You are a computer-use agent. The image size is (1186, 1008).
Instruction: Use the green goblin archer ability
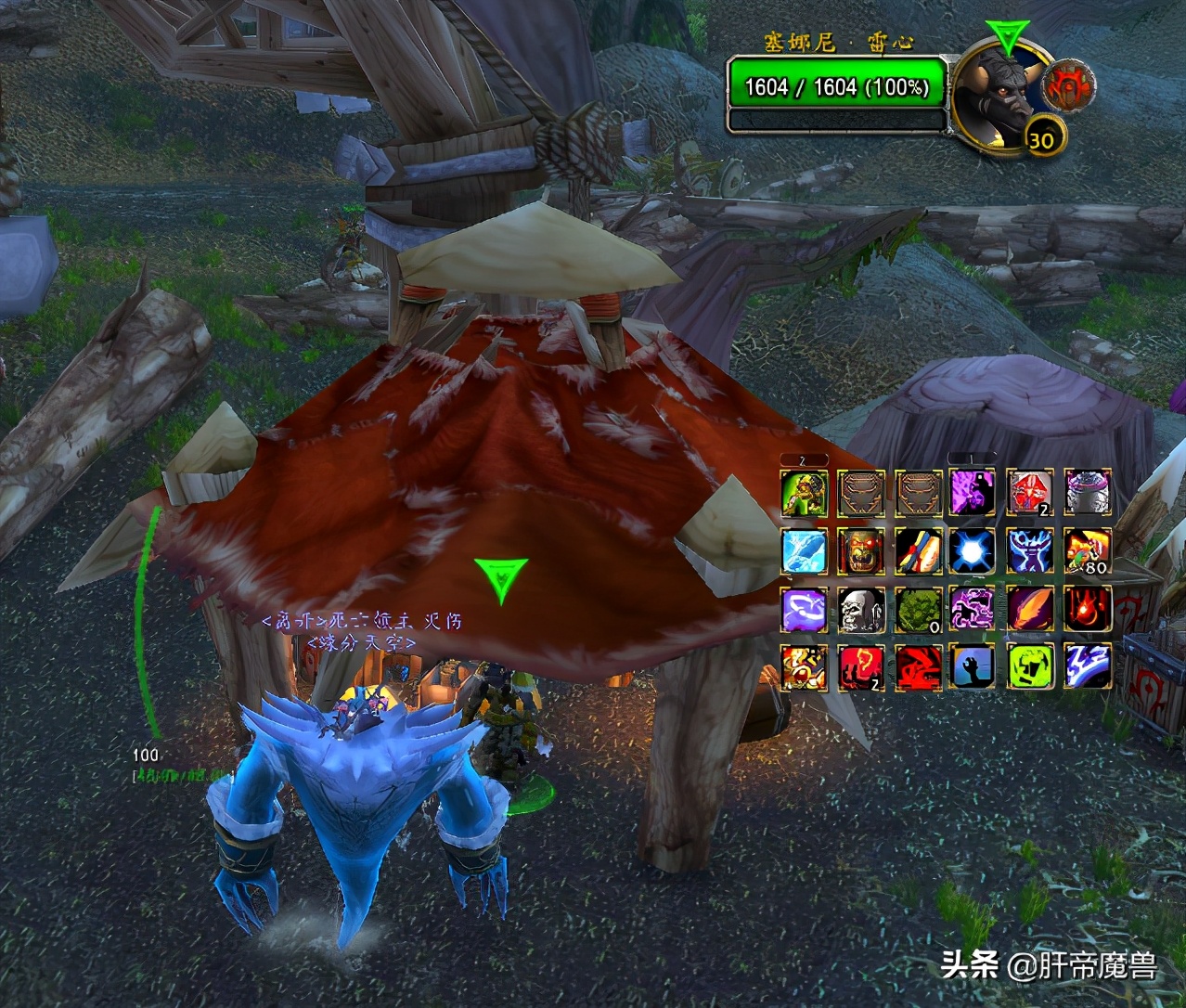point(804,493)
